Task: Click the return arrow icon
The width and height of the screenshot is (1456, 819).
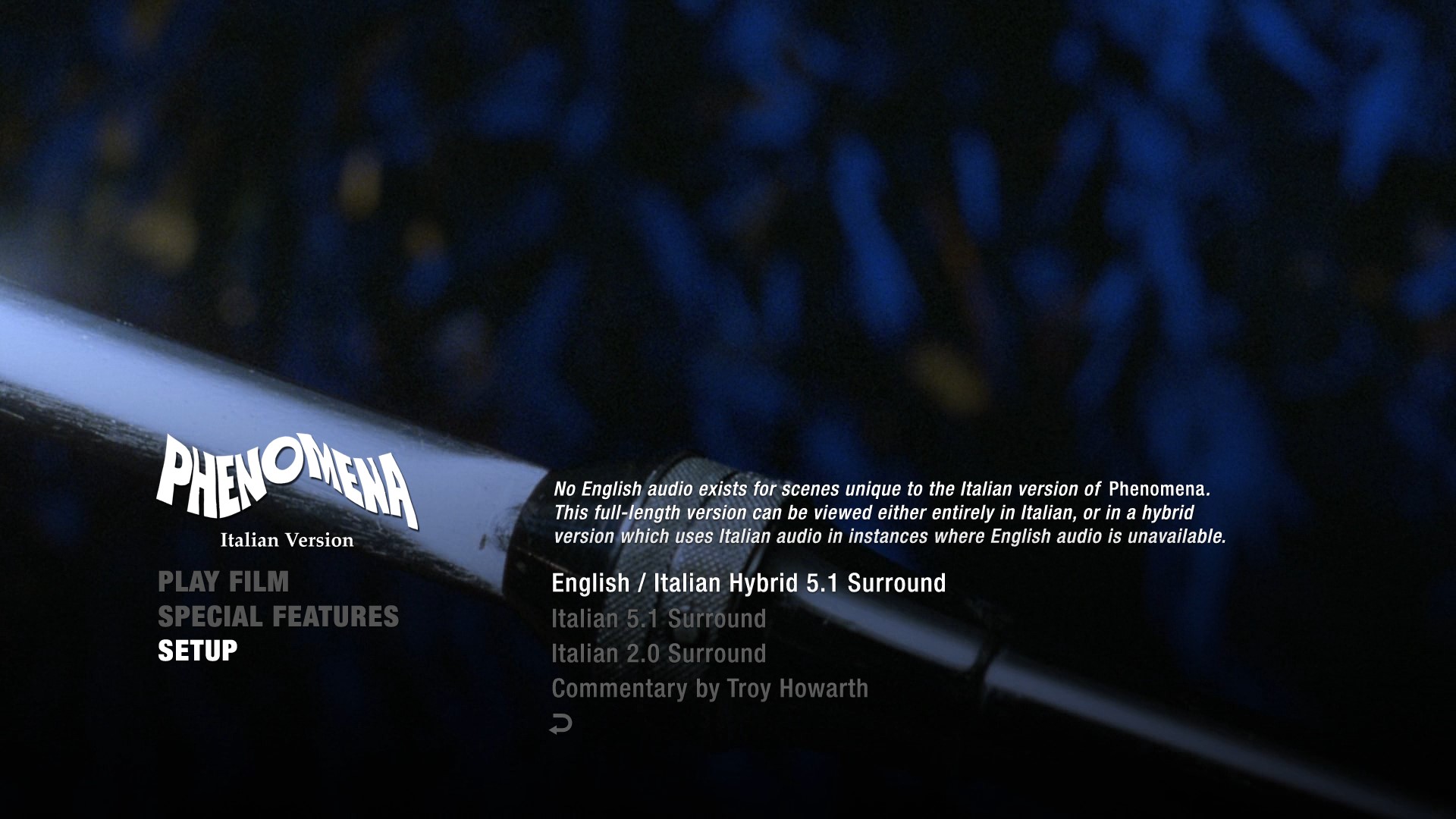Action: coord(560,724)
